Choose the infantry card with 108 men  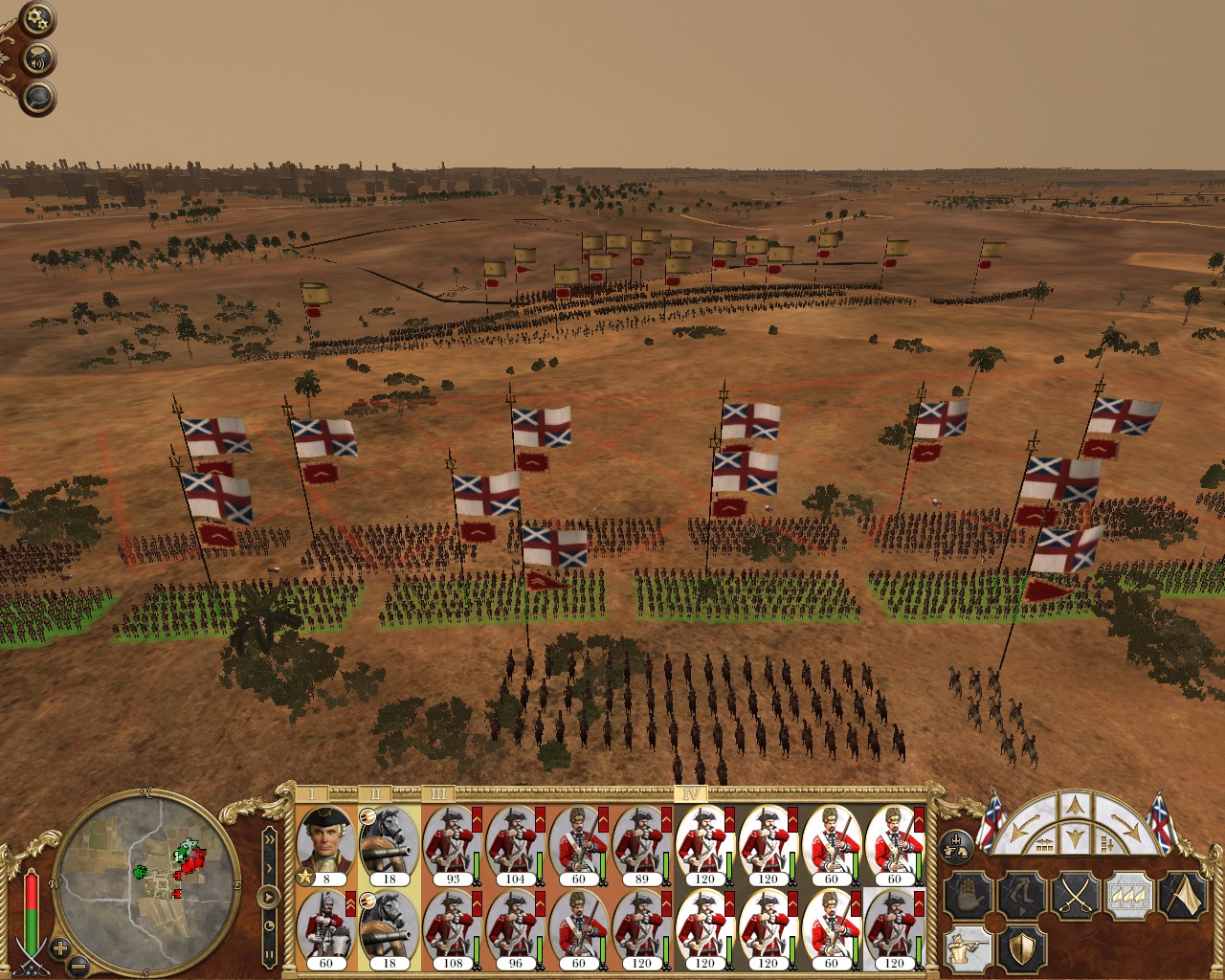click(x=453, y=928)
